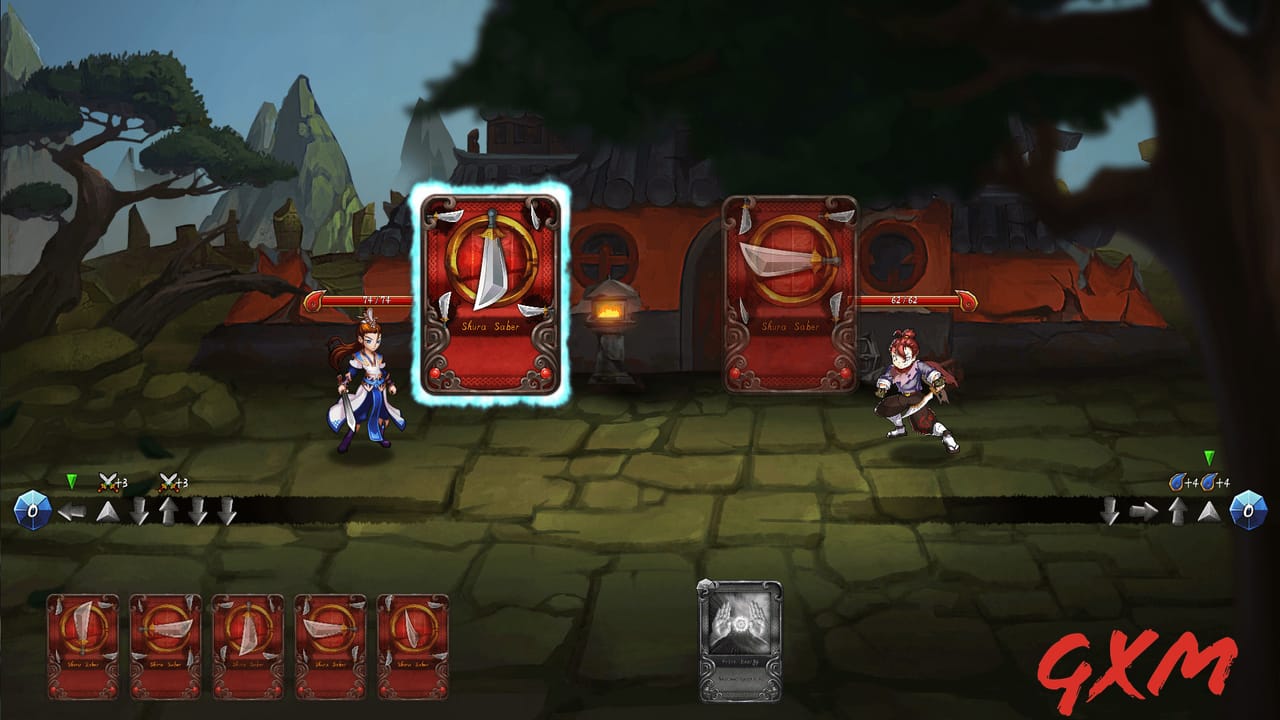Select the water drop +4 buff icon
Screen dimensions: 1280x720
[x=1178, y=482]
